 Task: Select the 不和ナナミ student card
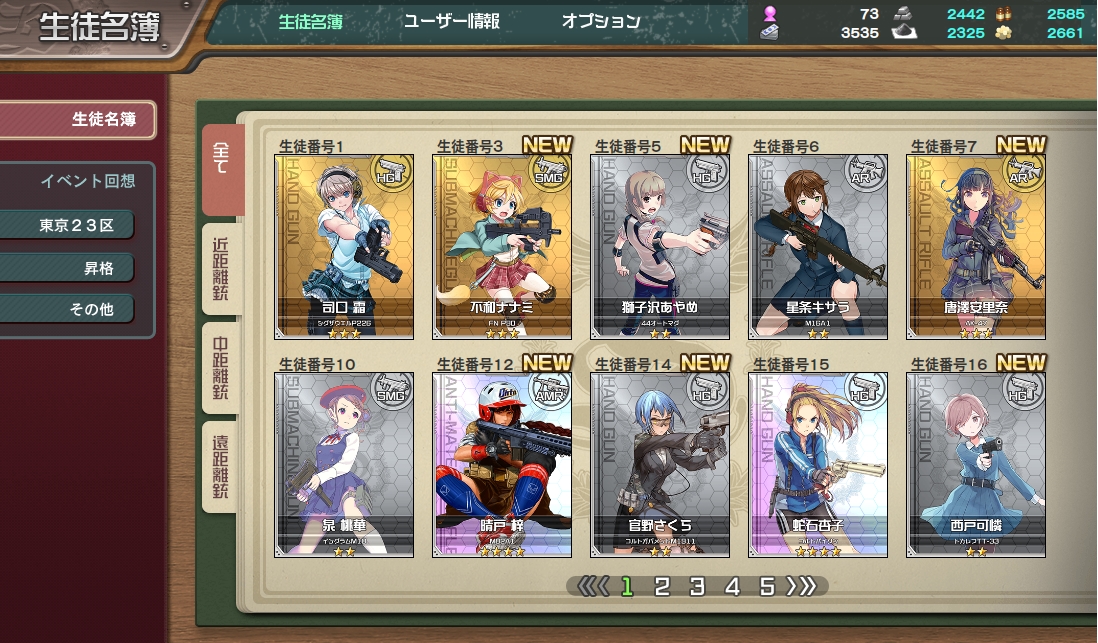click(502, 246)
